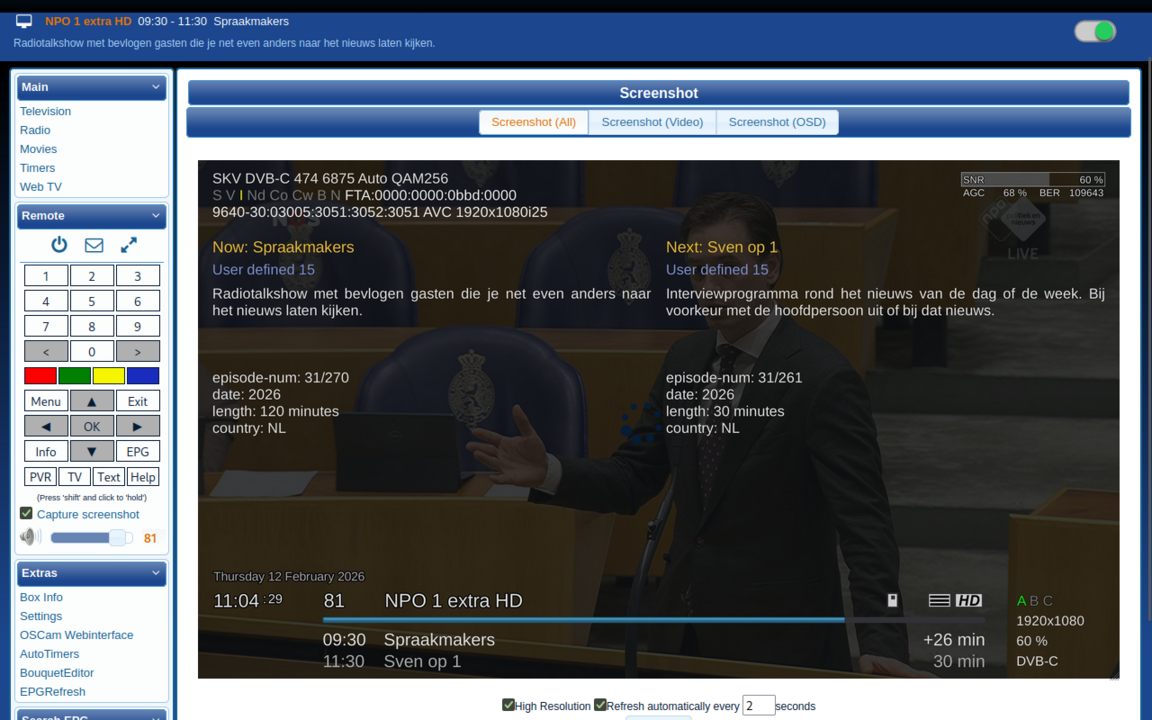Click the remote OK button
The width and height of the screenshot is (1152, 720).
(x=92, y=427)
